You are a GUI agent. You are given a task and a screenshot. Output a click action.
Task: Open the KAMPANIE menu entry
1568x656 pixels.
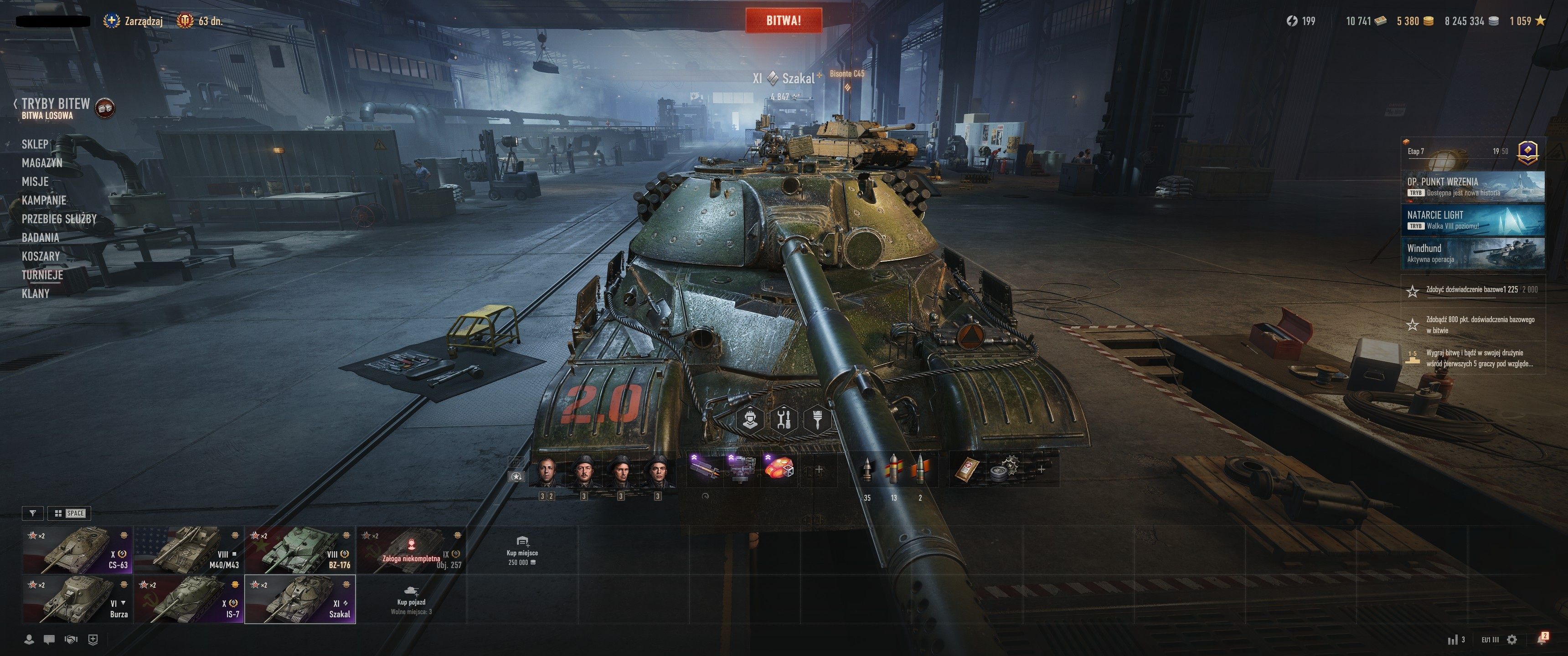[44, 200]
